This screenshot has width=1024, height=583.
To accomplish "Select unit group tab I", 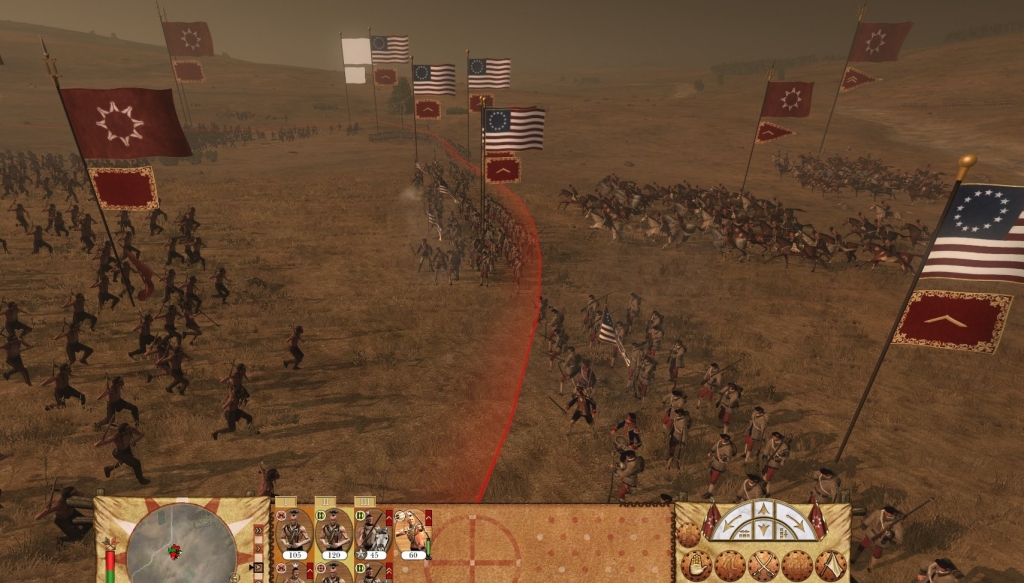I will tap(286, 501).
